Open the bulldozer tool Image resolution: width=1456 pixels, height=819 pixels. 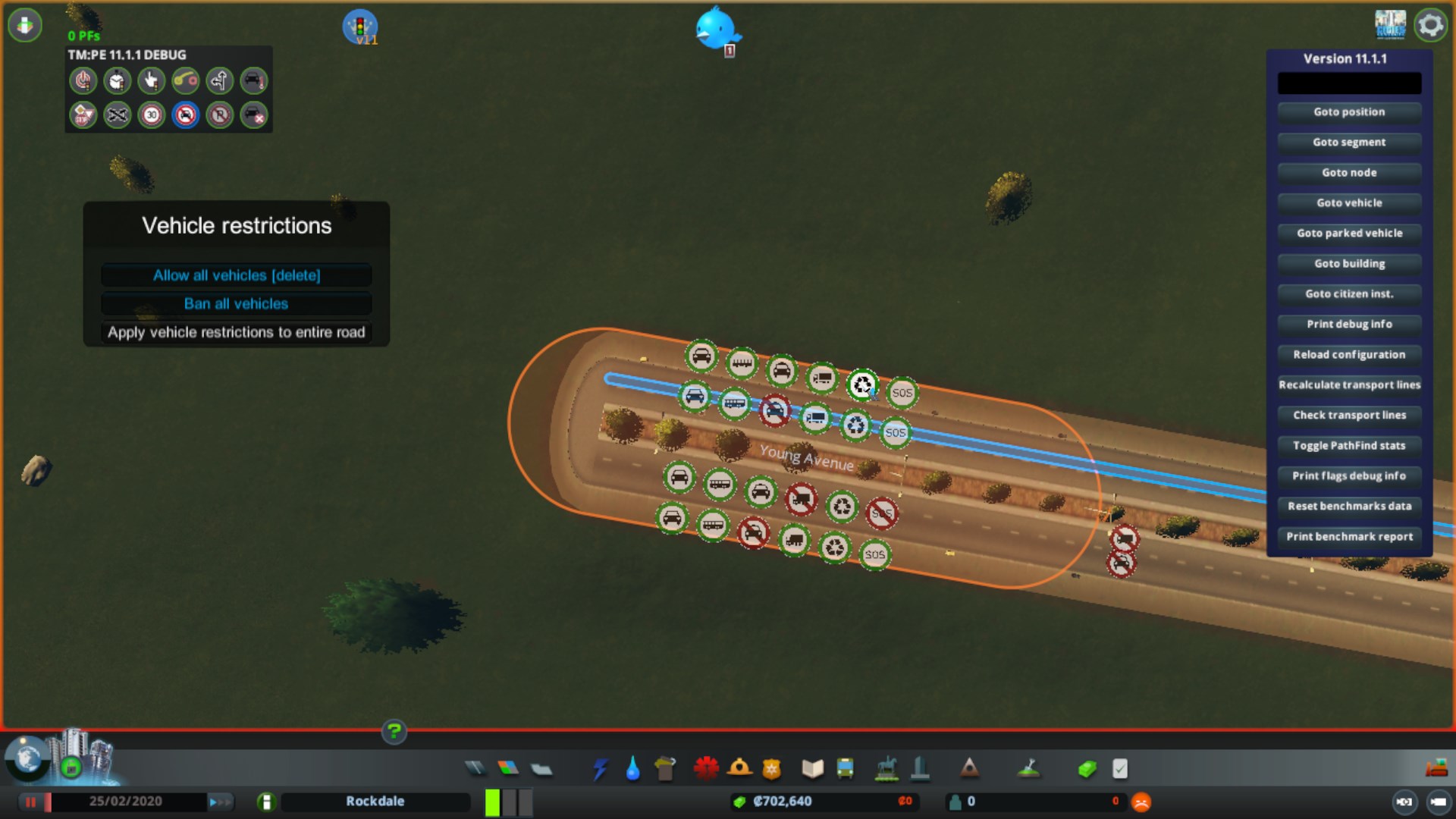point(1436,769)
